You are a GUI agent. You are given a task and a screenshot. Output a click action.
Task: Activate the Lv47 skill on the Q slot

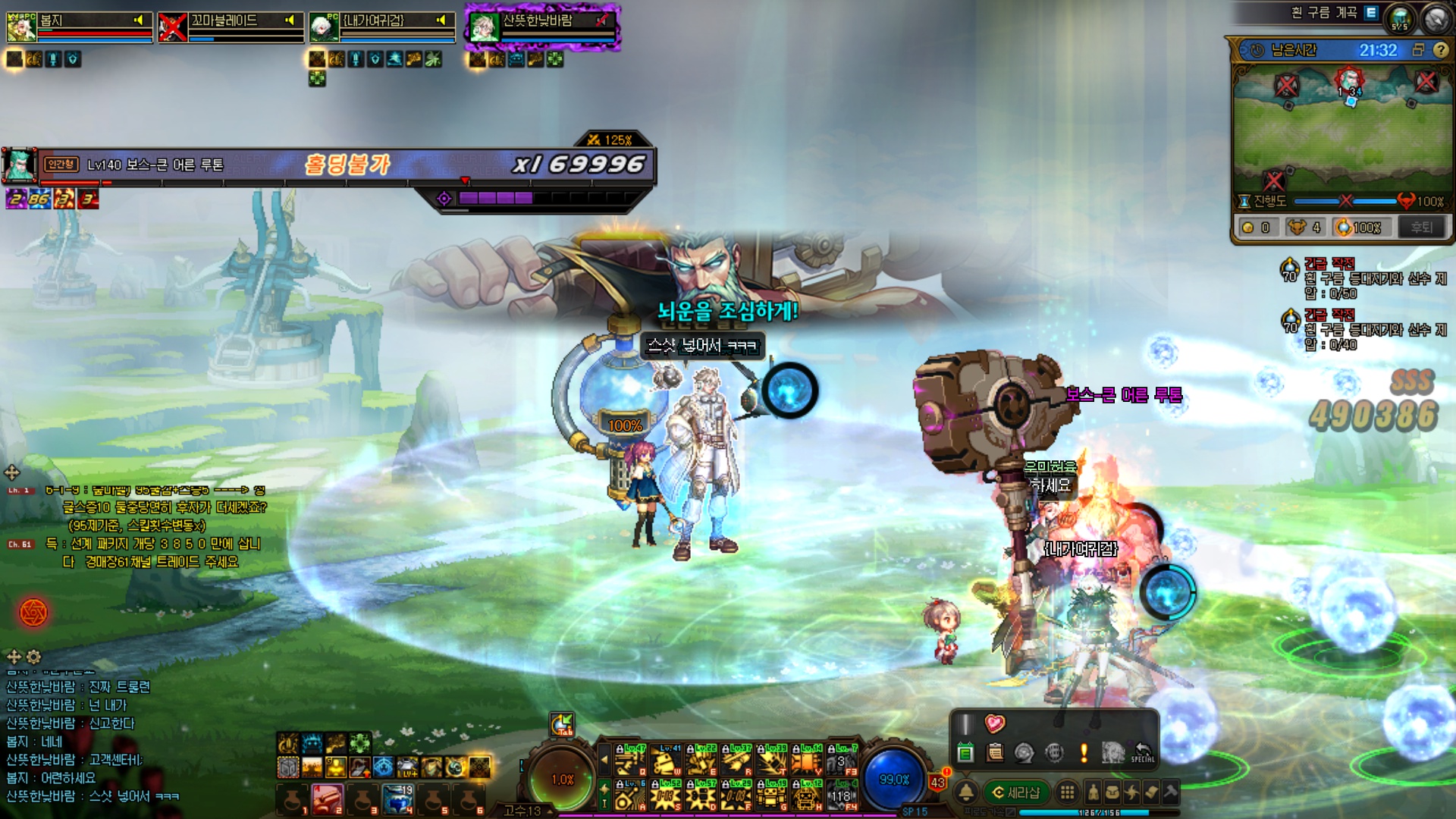(630, 760)
